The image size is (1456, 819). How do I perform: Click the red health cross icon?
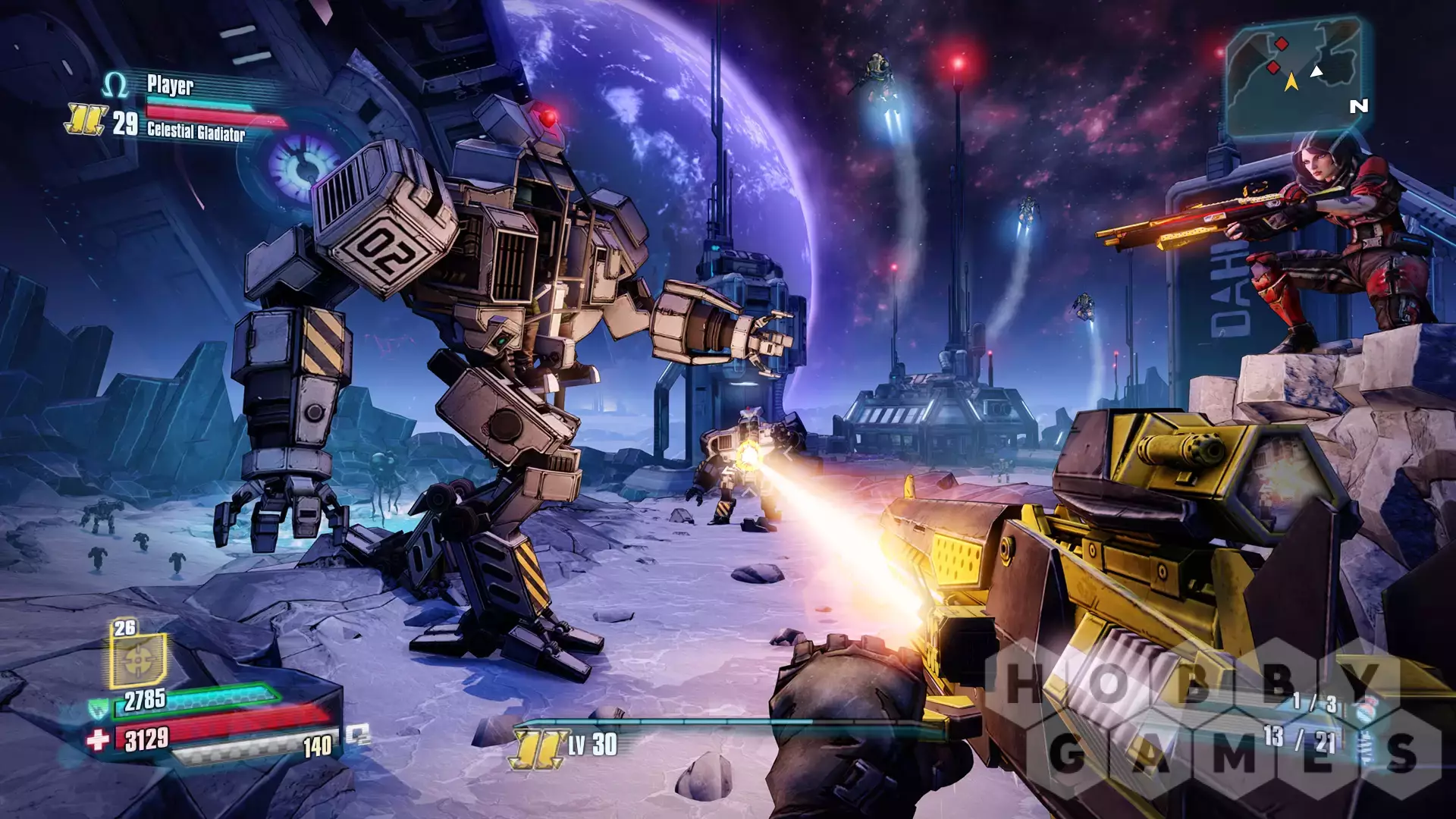98,739
